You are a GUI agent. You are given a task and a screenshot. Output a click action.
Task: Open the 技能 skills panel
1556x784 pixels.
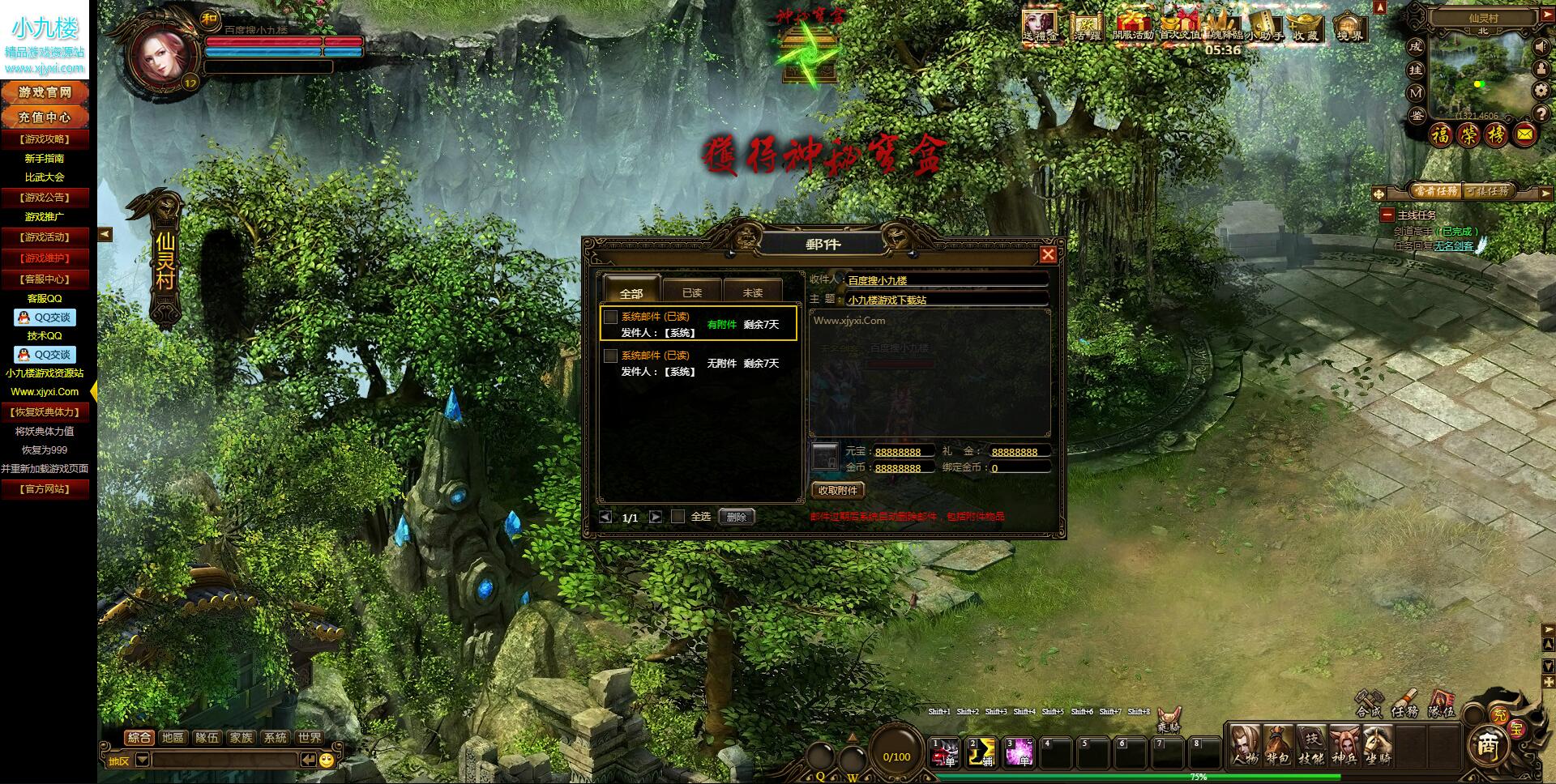[x=1311, y=745]
